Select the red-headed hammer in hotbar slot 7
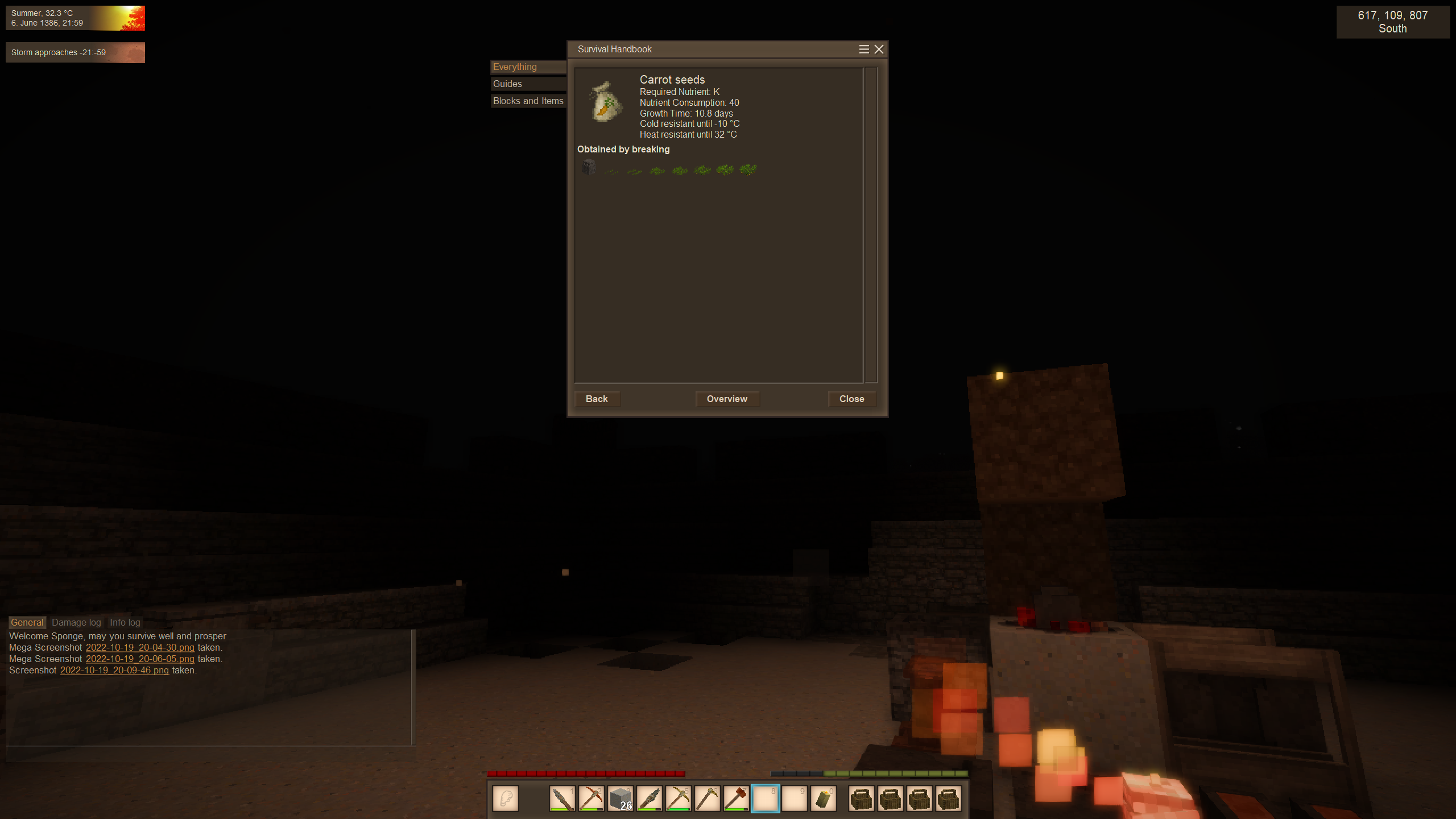This screenshot has height=819, width=1456. point(737,799)
